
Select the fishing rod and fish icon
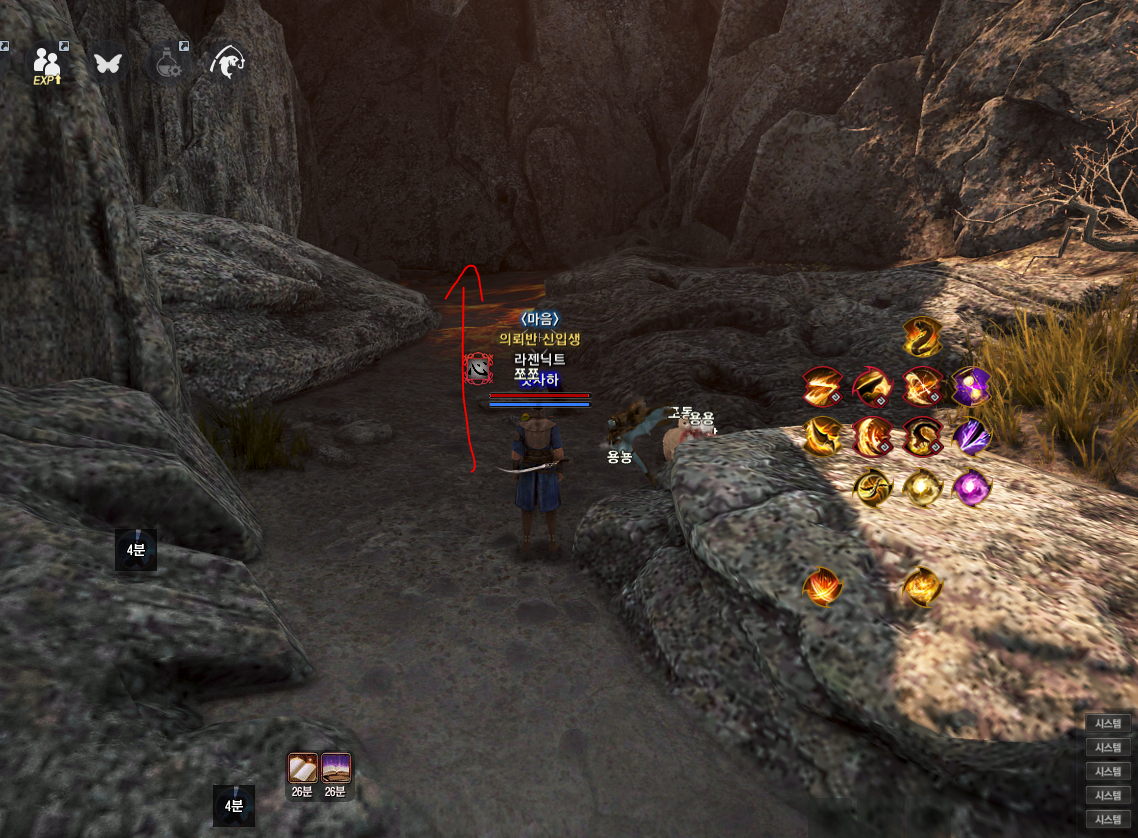click(x=228, y=63)
